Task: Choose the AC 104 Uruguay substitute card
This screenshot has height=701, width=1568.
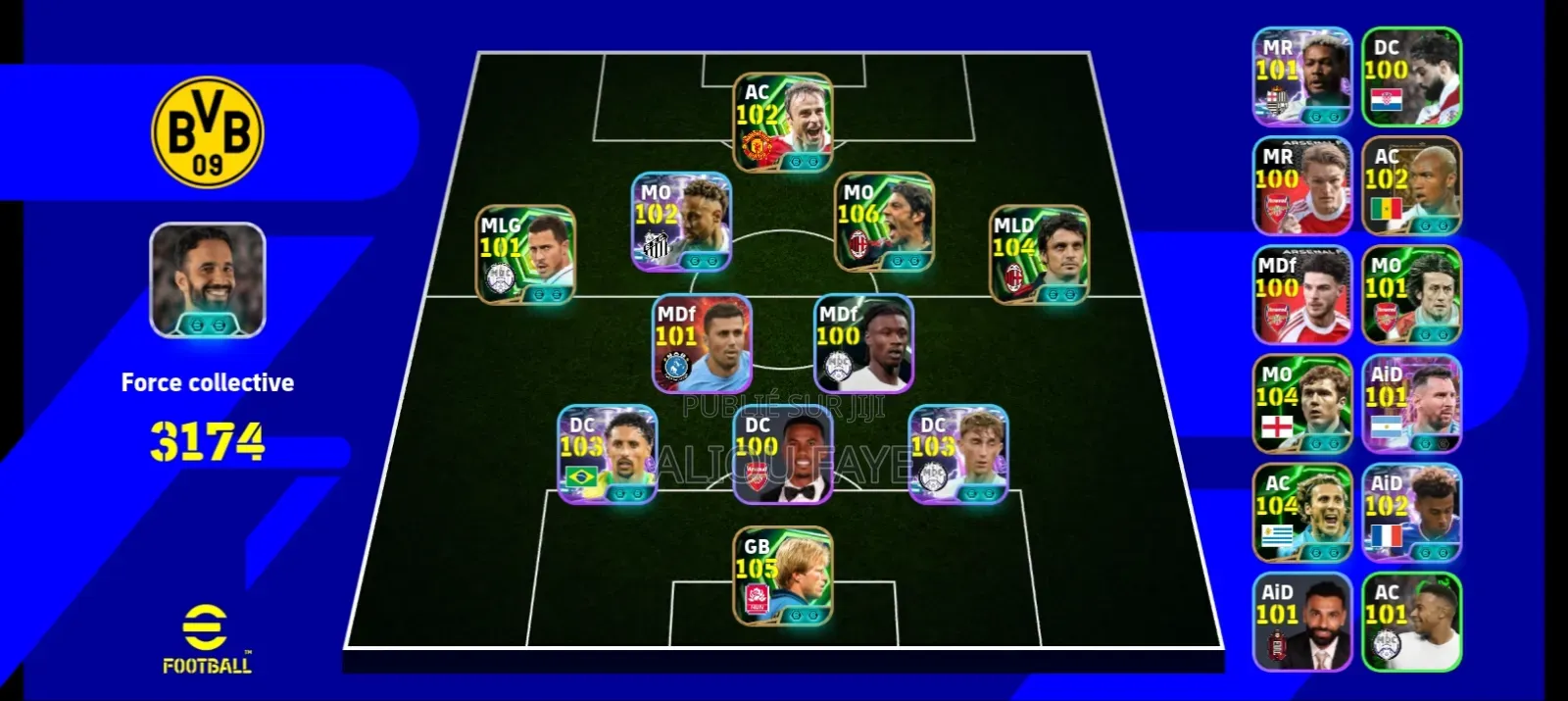Action: point(1302,513)
